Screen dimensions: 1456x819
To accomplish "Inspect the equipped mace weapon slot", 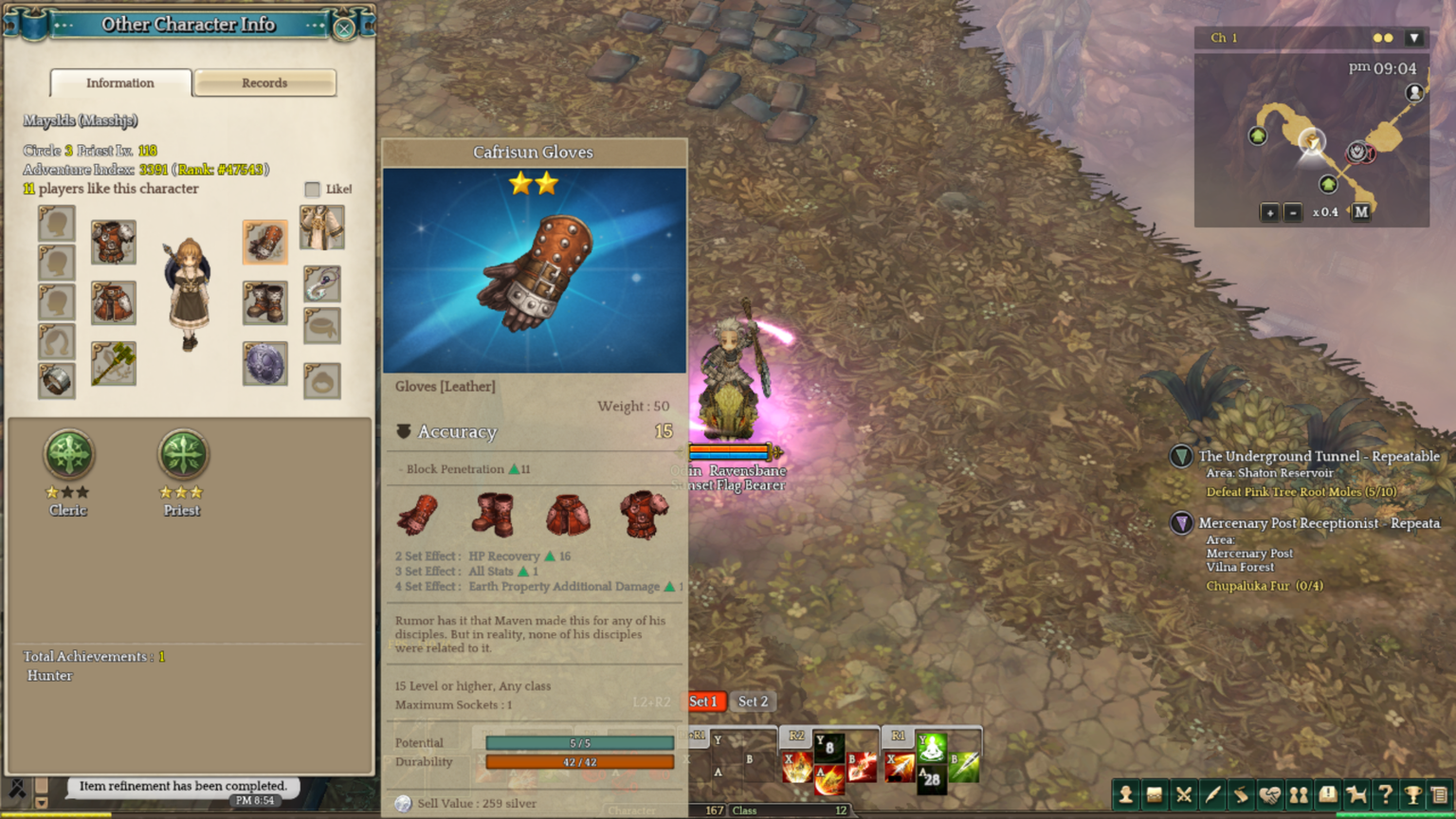I will click(114, 363).
